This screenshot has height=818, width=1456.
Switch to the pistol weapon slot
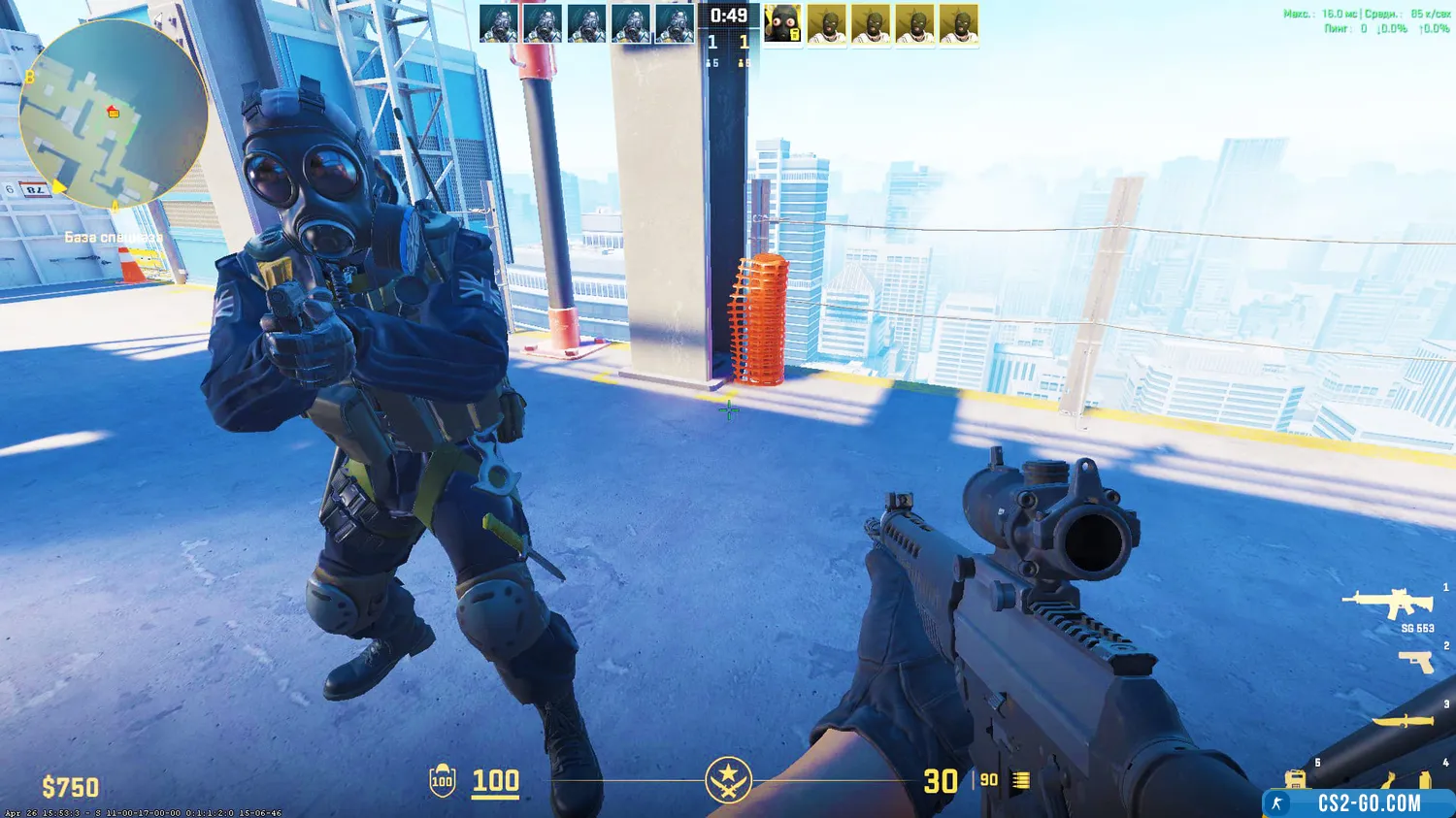point(1416,662)
